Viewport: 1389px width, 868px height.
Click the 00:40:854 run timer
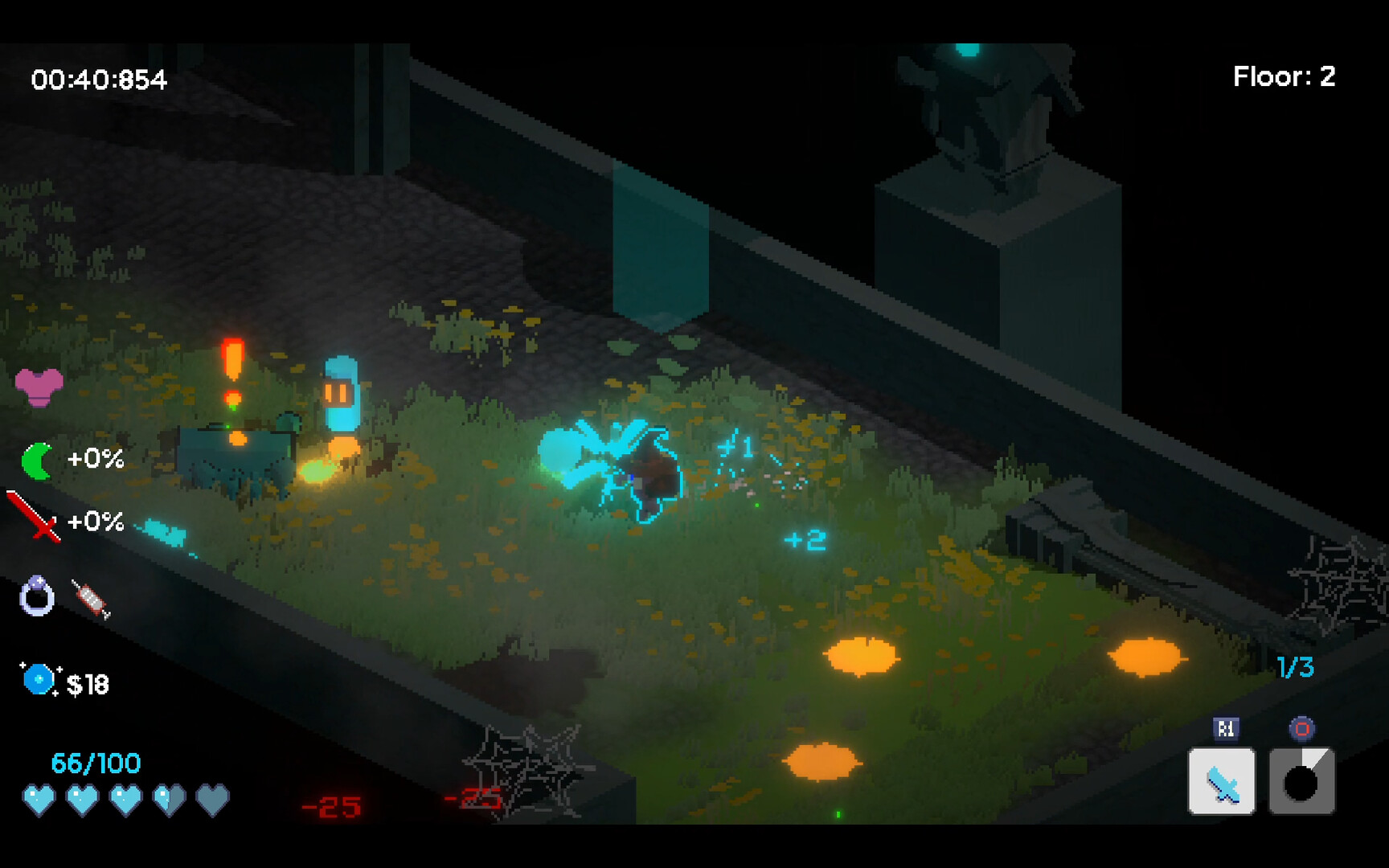tap(98, 80)
